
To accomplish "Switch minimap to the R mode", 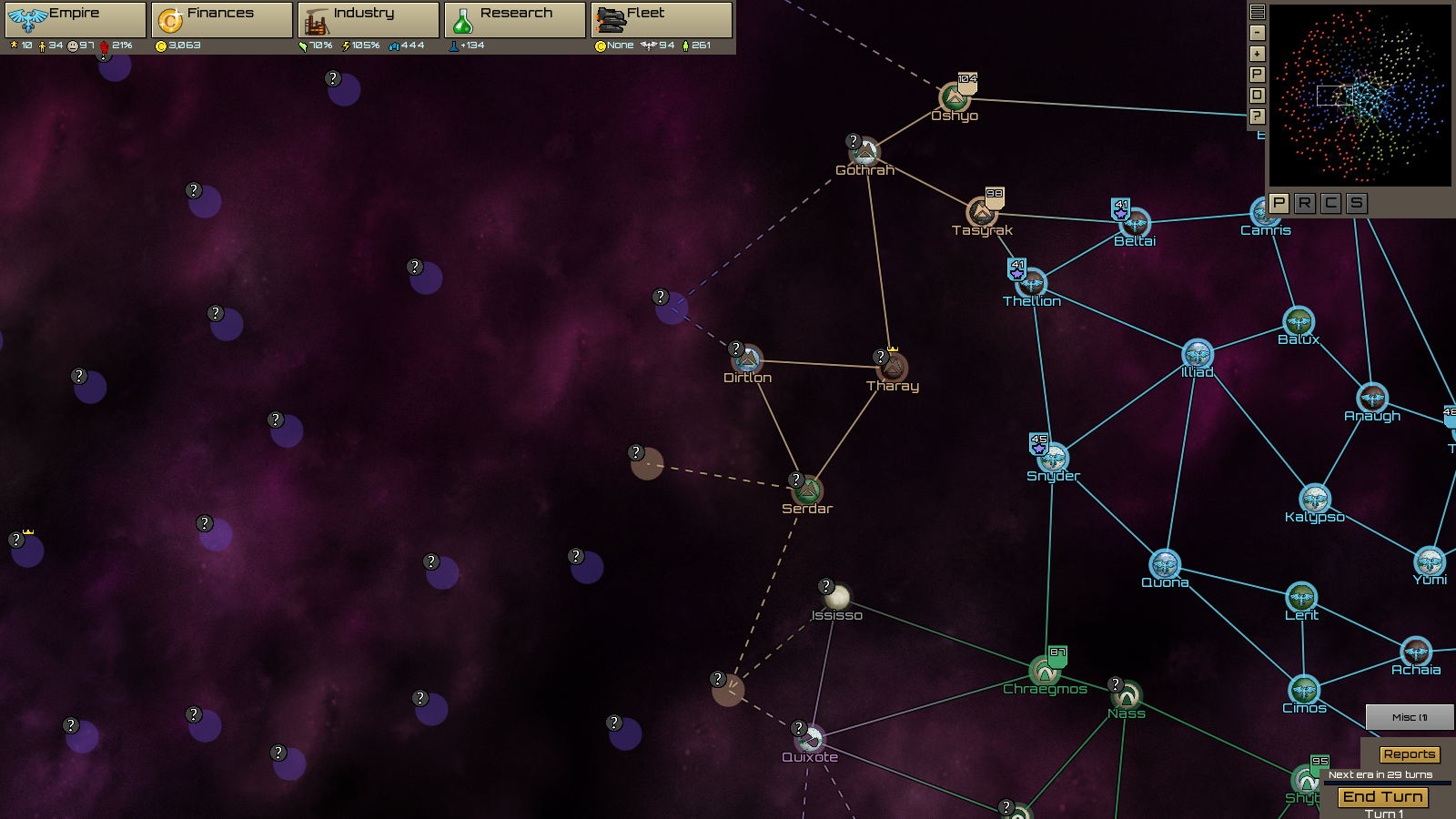I will (1305, 203).
